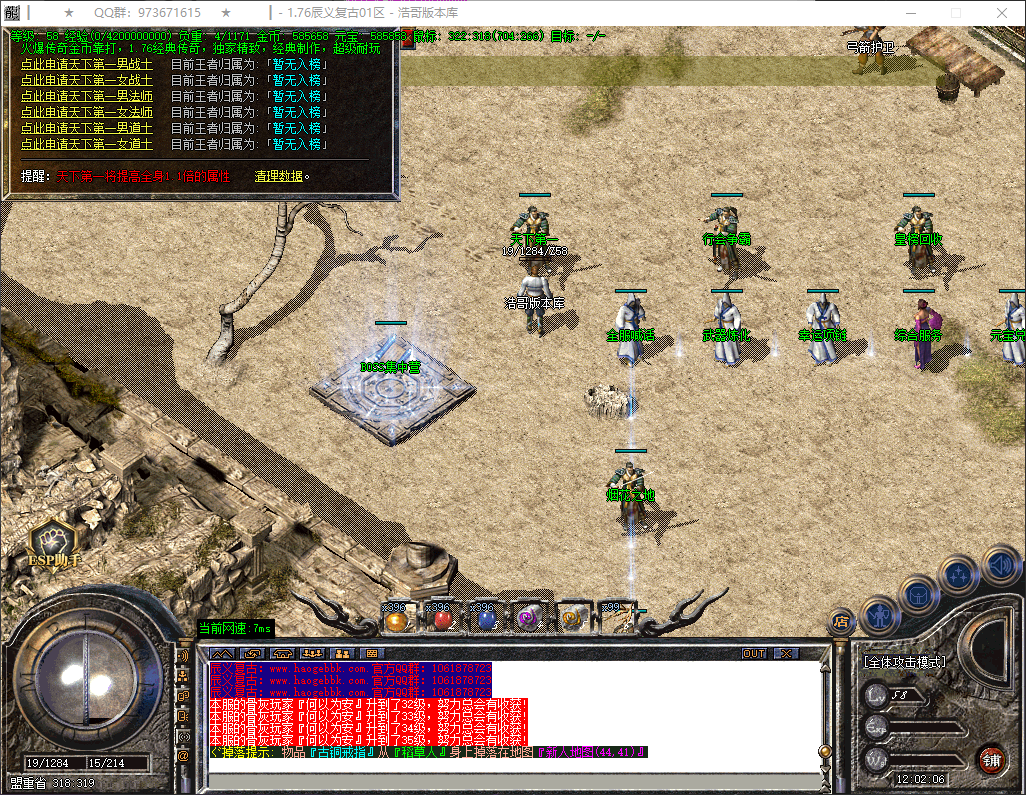Image resolution: width=1026 pixels, height=795 pixels.
Task: Apply for 天下第一男战士 title
Action: click(x=87, y=64)
